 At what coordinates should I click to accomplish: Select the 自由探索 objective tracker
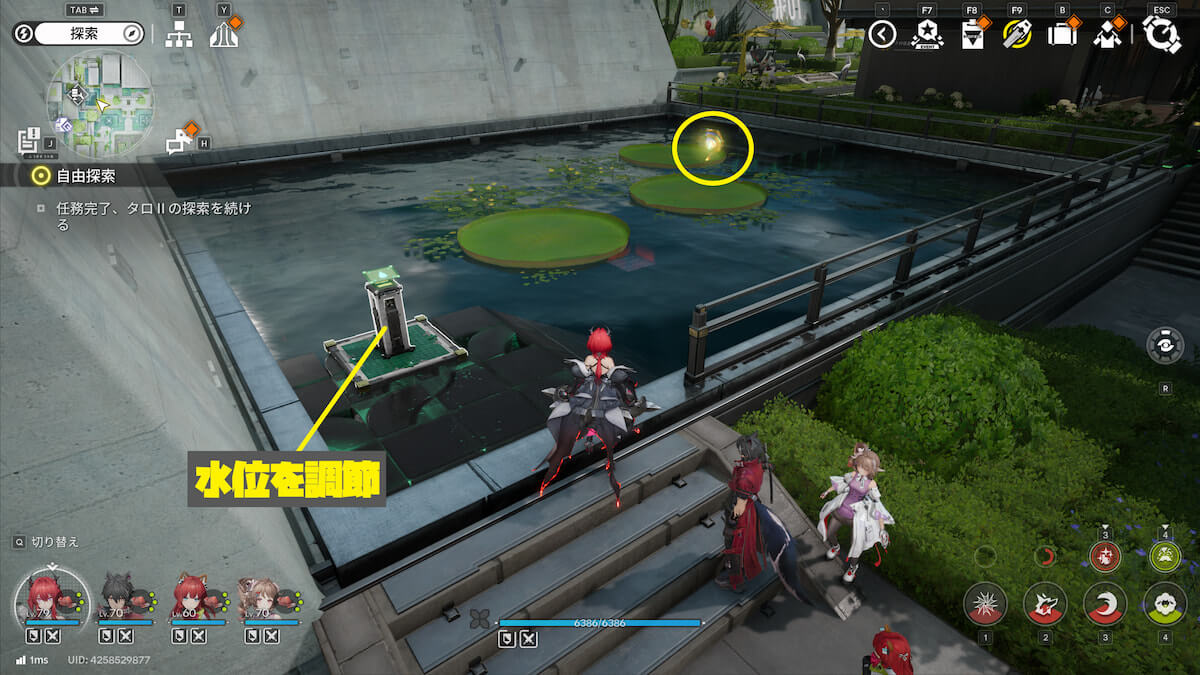(x=87, y=177)
